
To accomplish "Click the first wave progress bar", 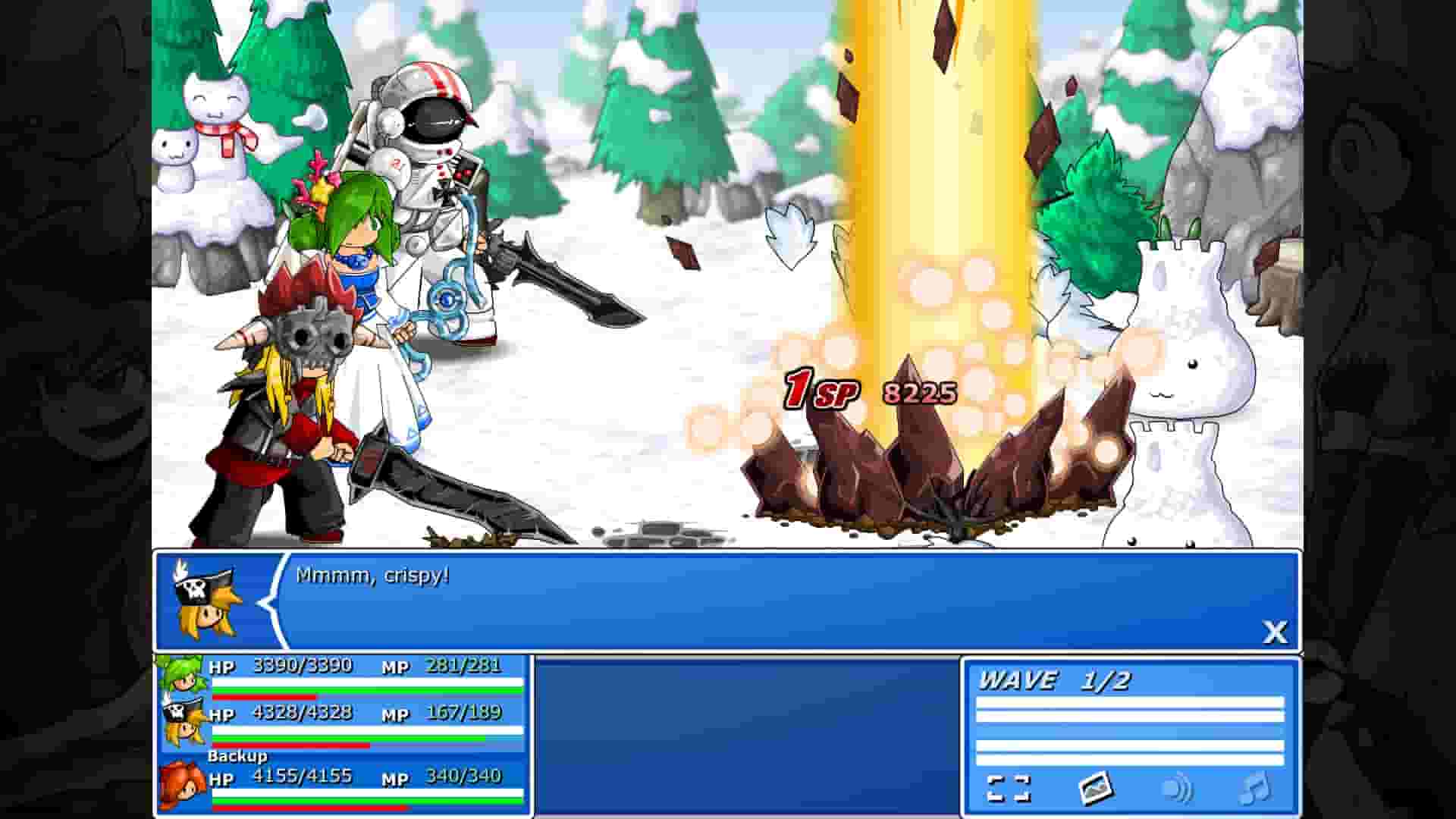I will click(1130, 707).
